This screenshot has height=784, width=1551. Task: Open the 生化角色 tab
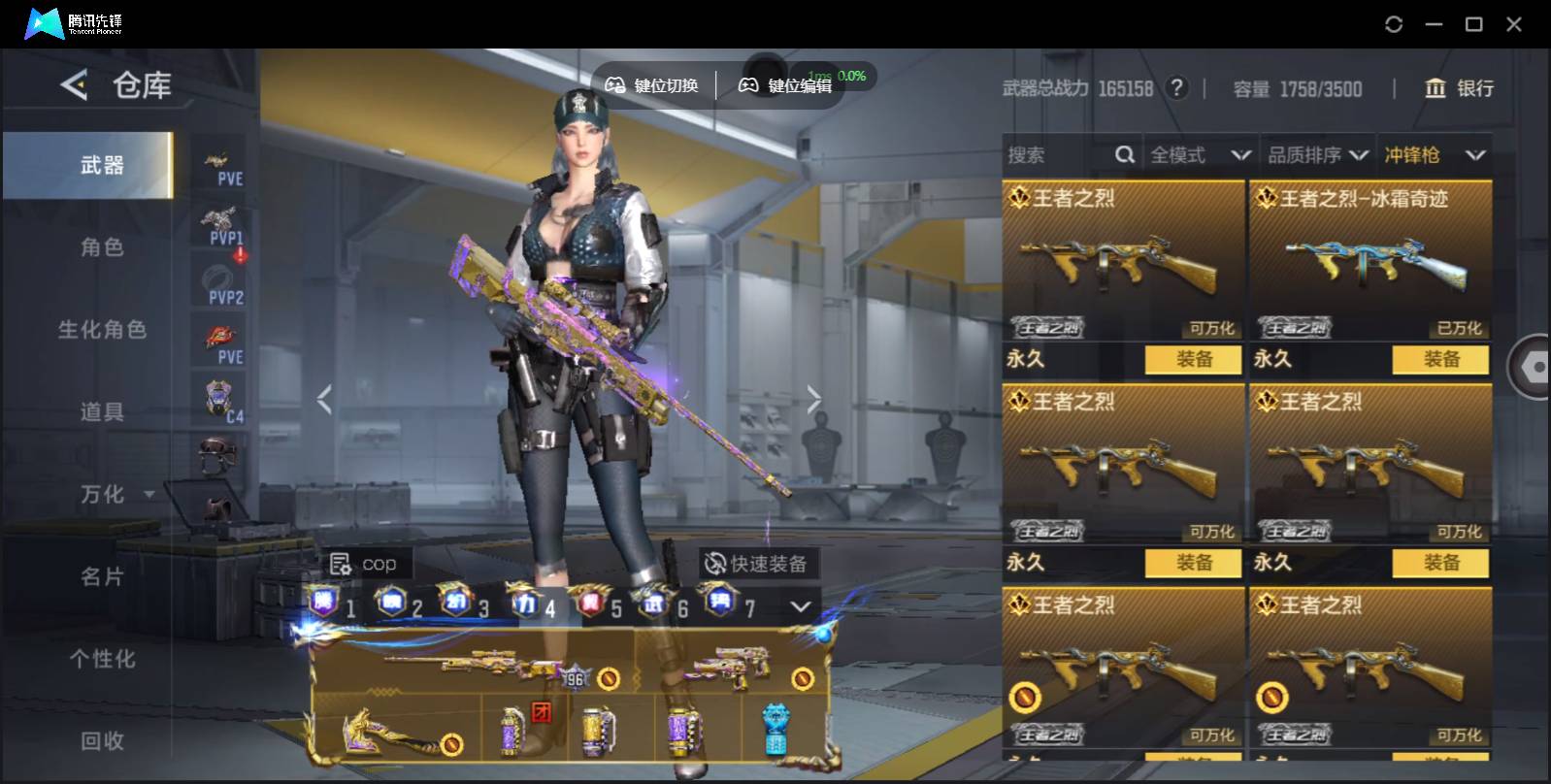click(102, 330)
